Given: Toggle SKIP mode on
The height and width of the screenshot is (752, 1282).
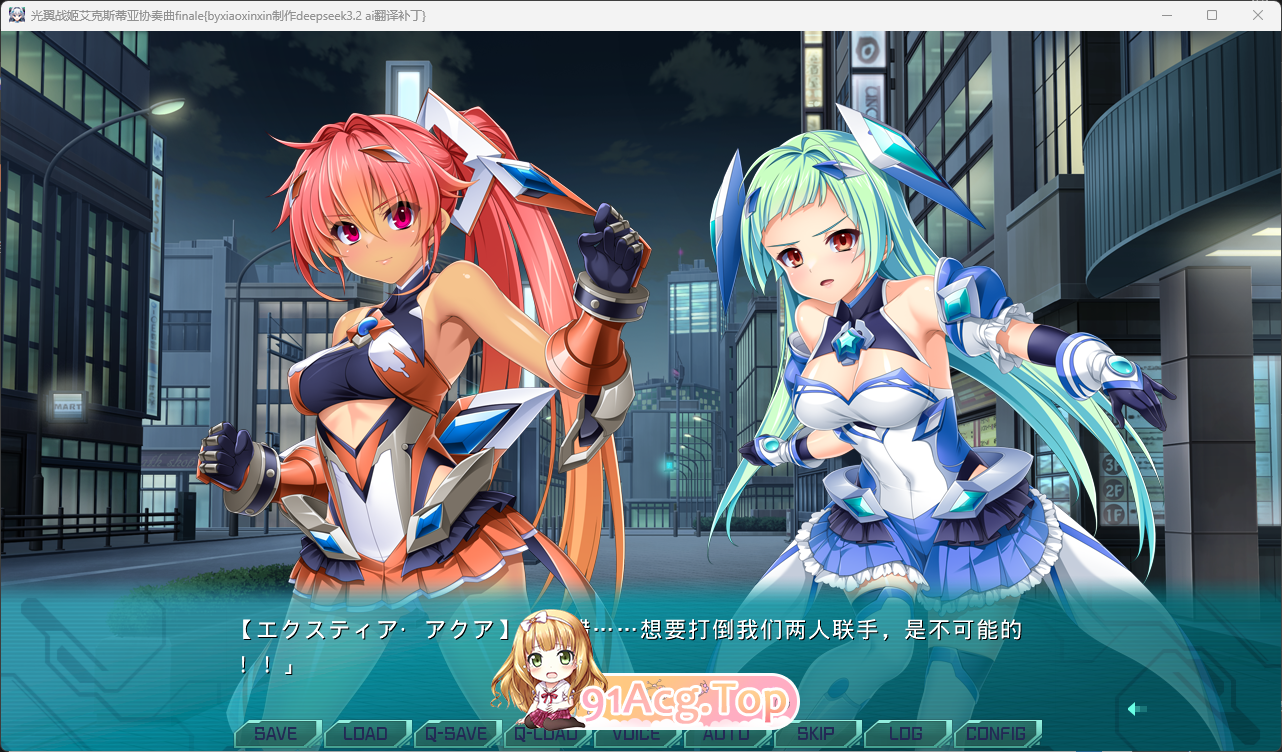Looking at the screenshot, I should click(816, 733).
